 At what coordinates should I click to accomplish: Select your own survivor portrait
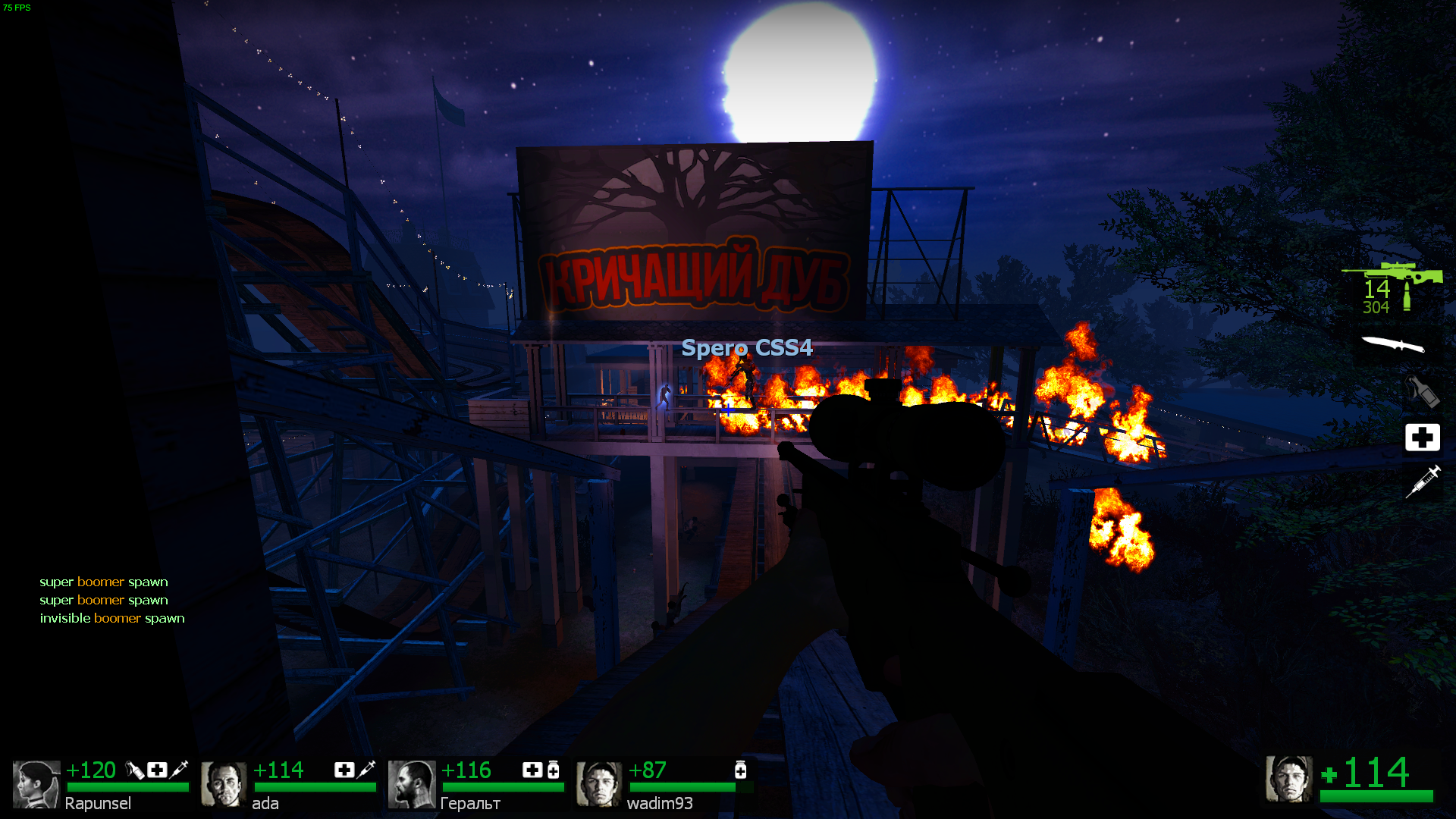pyautogui.click(x=1288, y=779)
